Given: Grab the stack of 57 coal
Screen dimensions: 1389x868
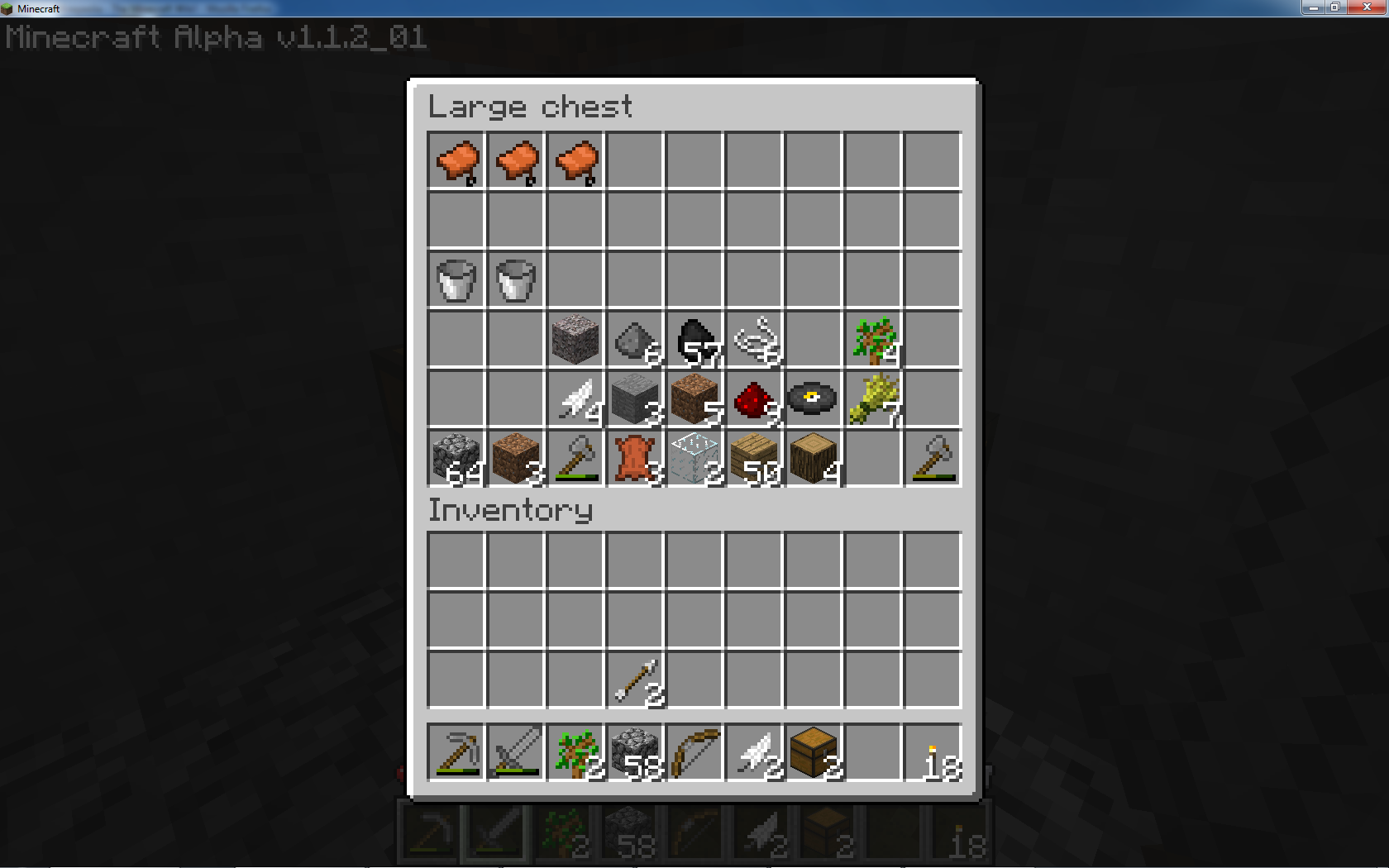Looking at the screenshot, I should (x=694, y=340).
